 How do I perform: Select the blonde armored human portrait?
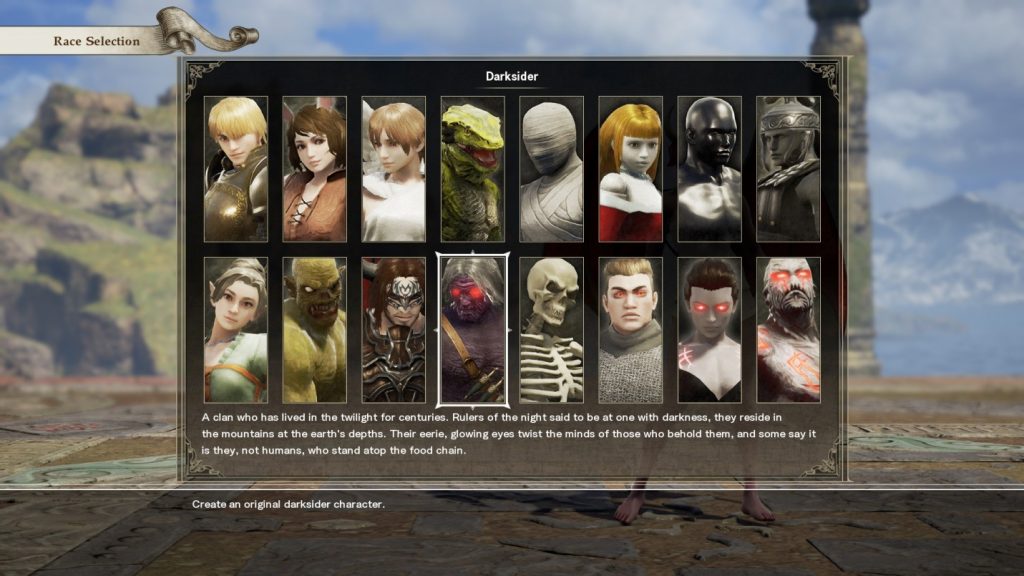[236, 168]
